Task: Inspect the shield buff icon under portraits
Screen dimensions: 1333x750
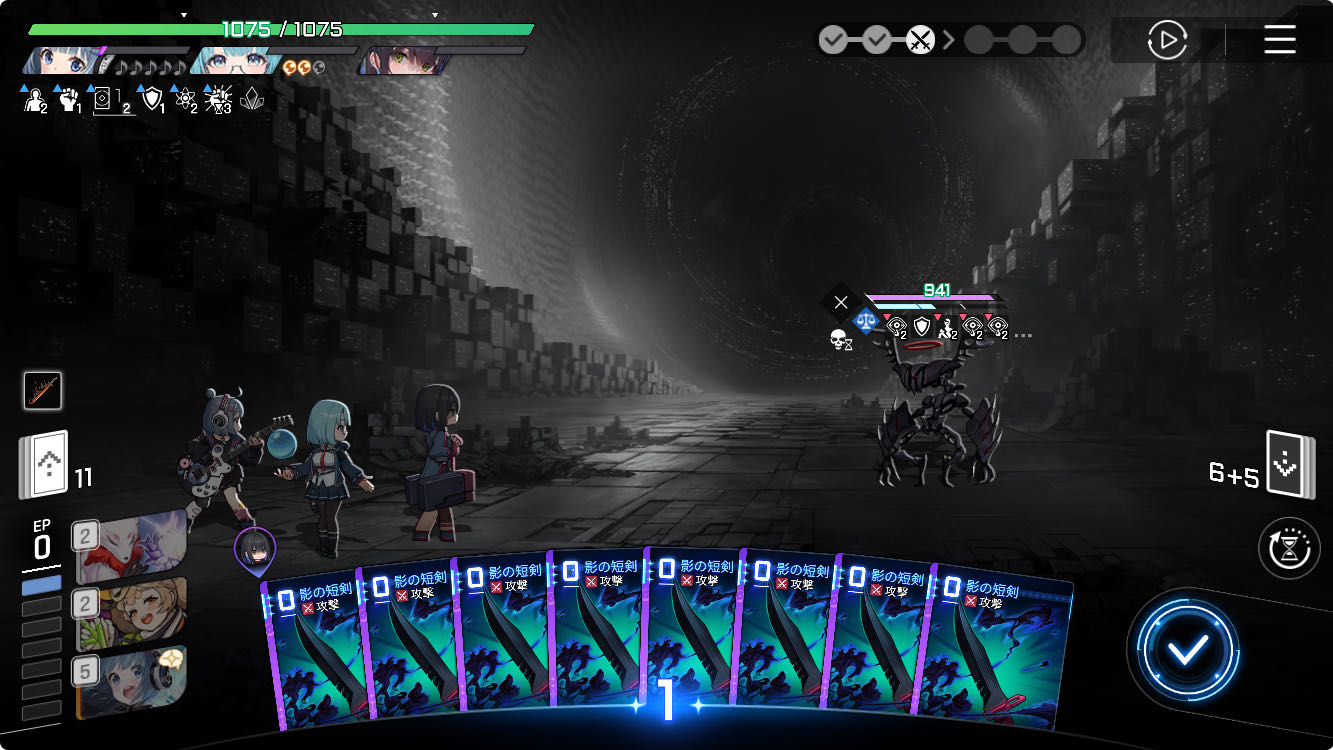Action: pos(151,98)
